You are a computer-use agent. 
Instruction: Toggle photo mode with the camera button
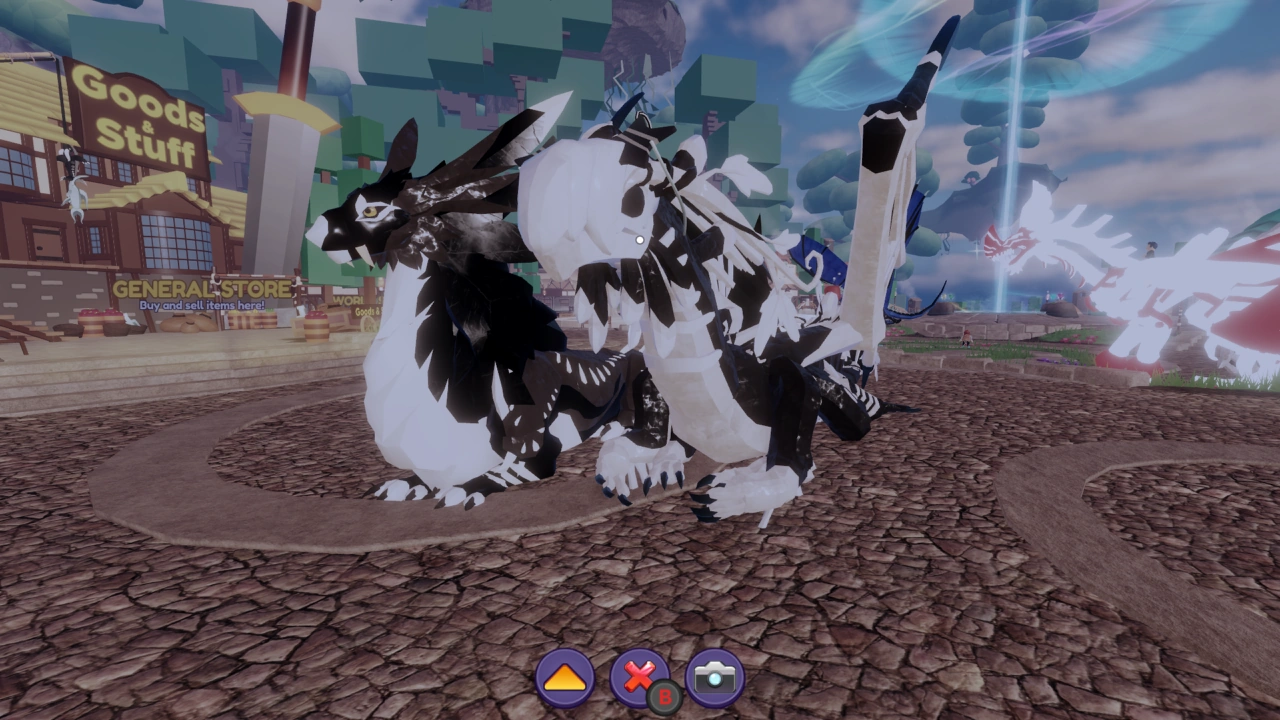pos(716,677)
